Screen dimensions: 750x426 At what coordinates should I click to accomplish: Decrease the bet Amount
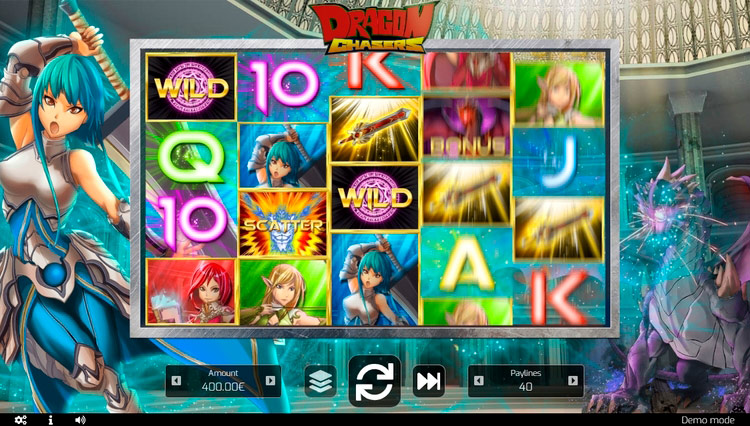[177, 381]
